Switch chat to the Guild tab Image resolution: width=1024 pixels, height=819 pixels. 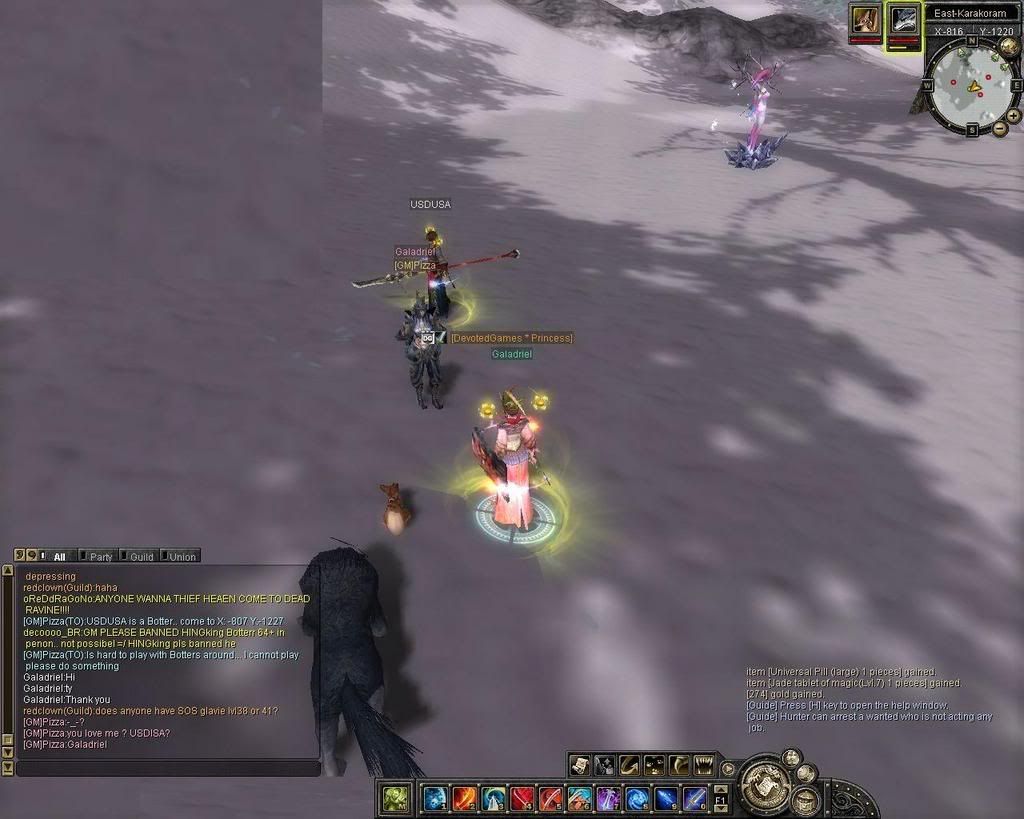(x=141, y=556)
